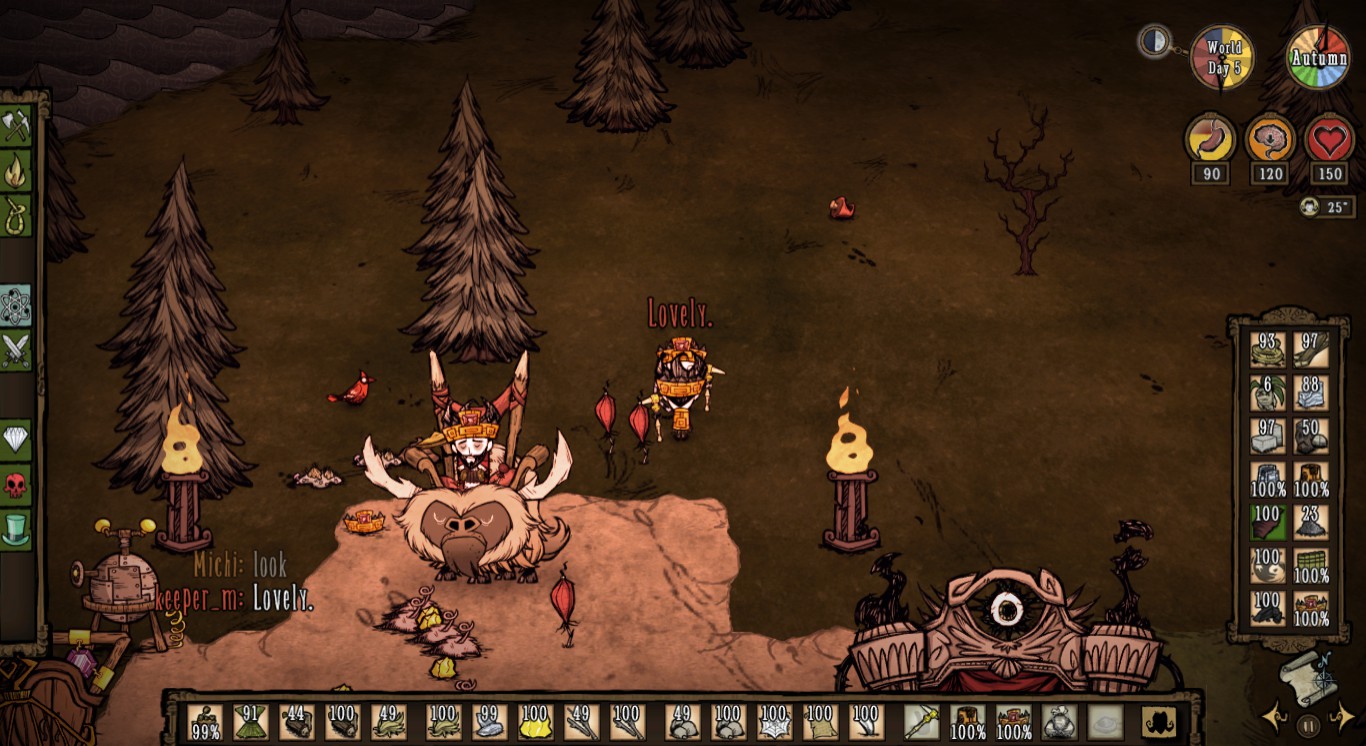Click the character portrait slot
Screen dimensions: 1366x746
point(1158,722)
